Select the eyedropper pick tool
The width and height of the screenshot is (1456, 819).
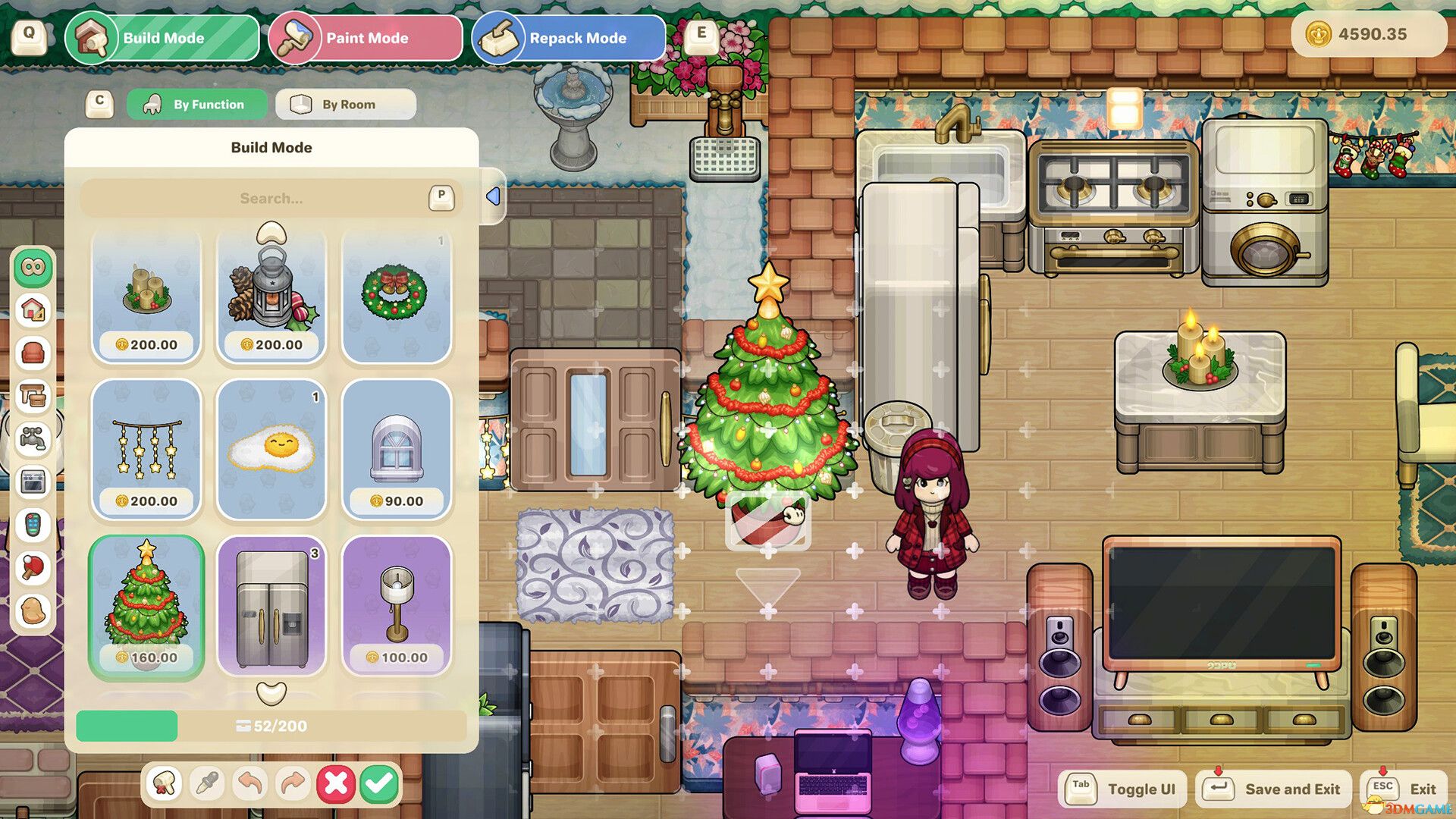tap(207, 783)
